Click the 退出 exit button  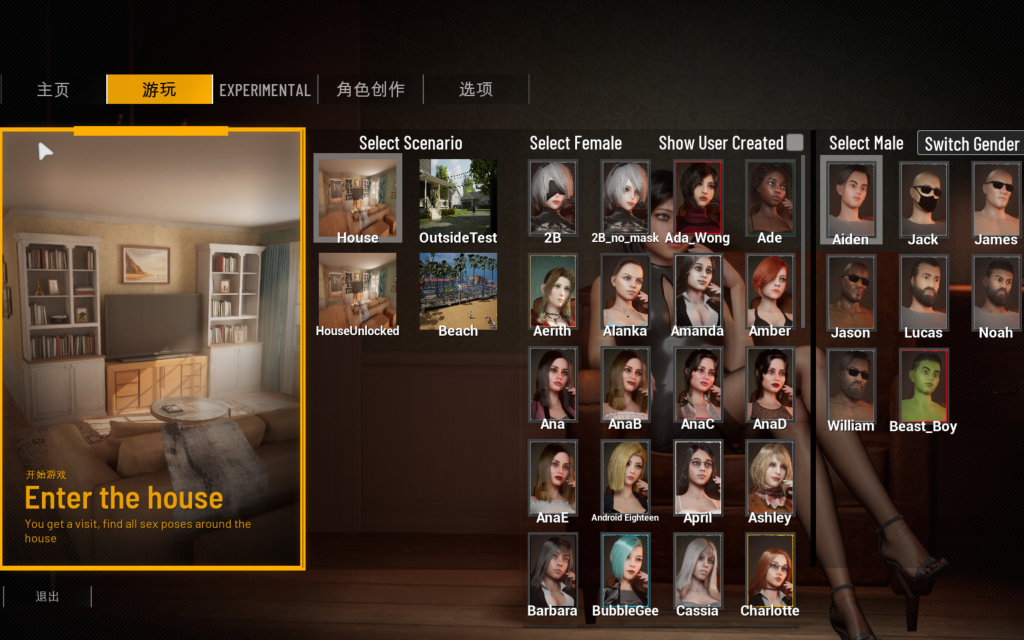point(47,596)
